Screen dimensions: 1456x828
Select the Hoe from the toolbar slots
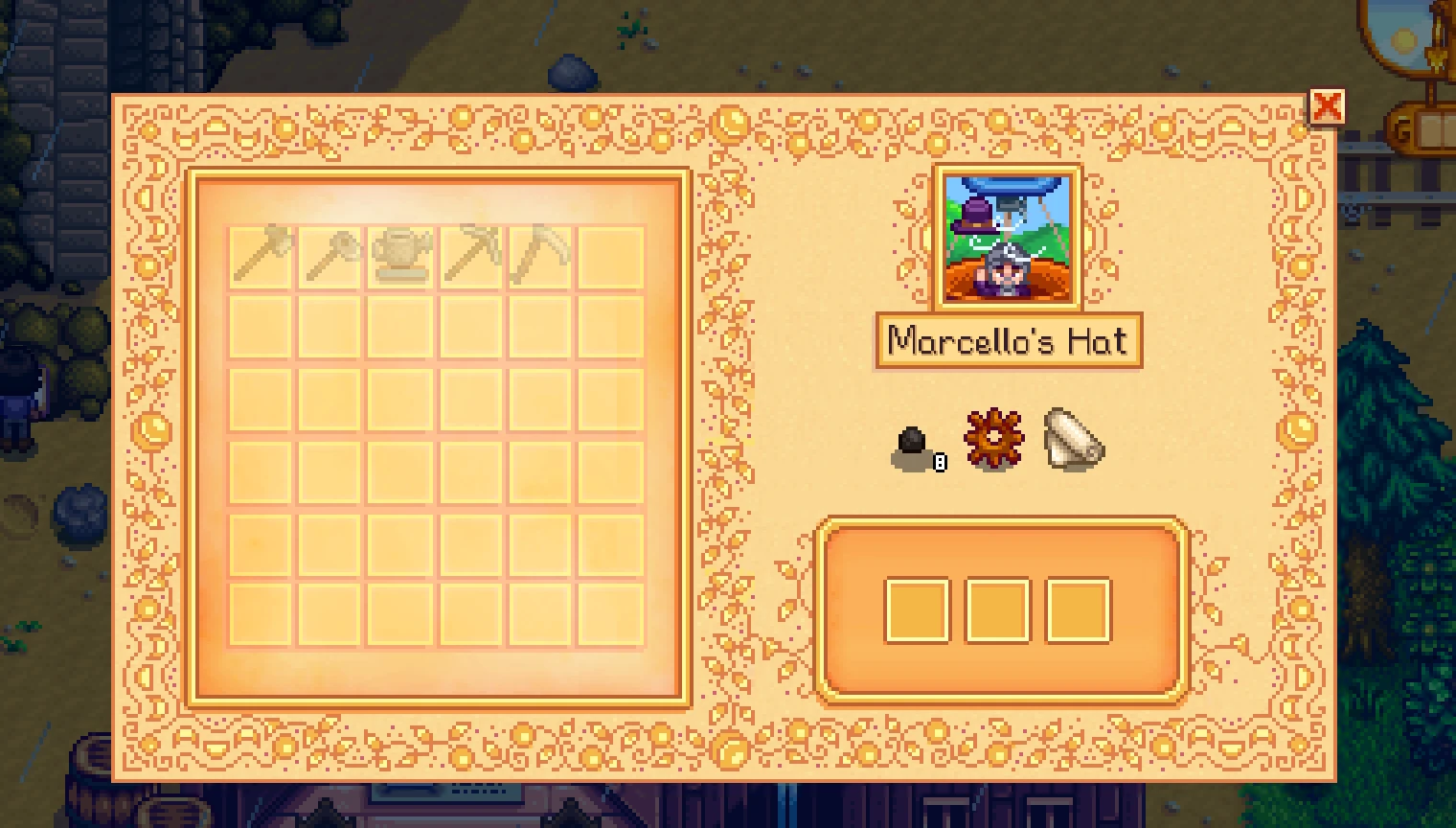329,257
